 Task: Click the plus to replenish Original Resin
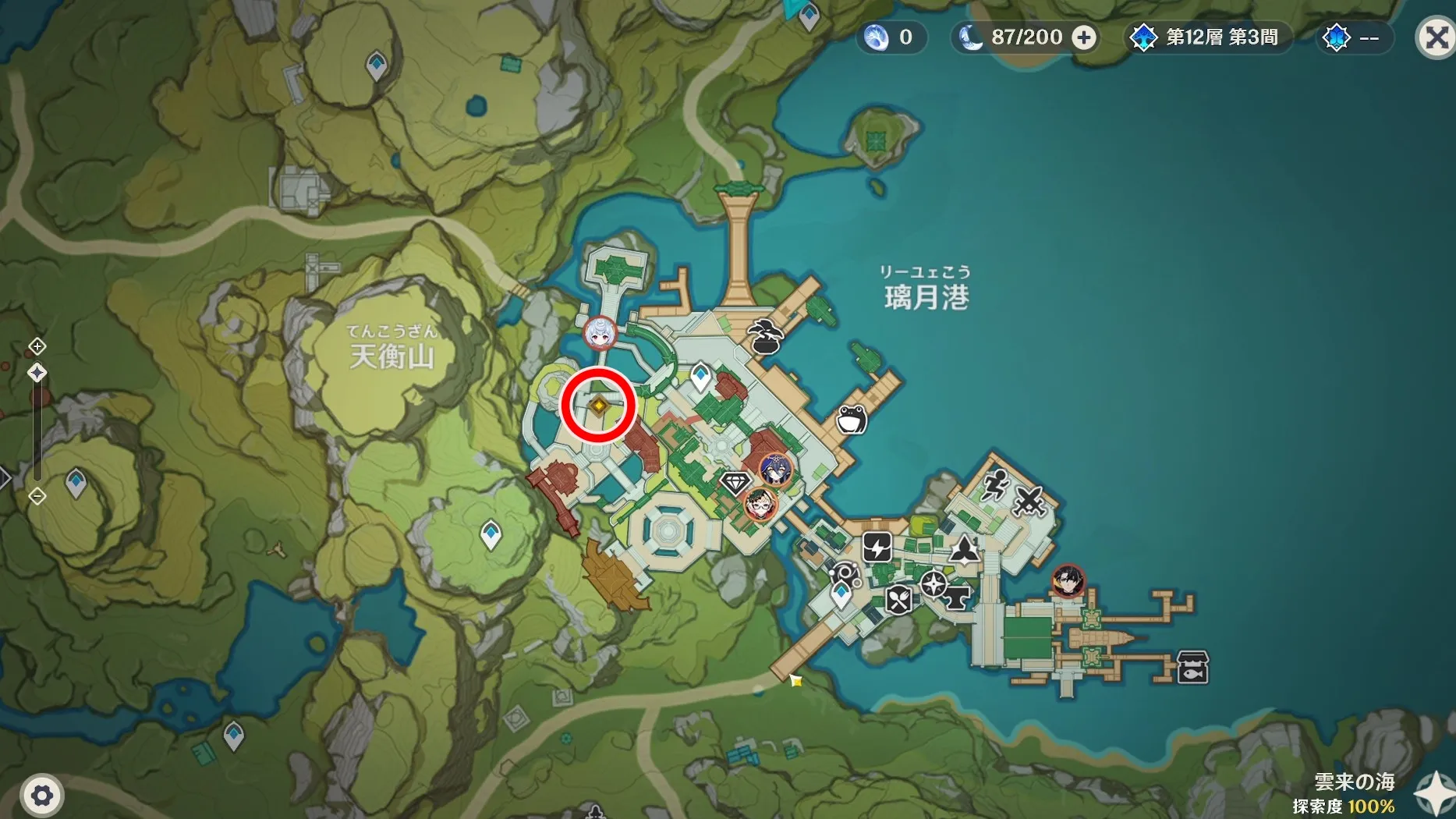pyautogui.click(x=1085, y=37)
